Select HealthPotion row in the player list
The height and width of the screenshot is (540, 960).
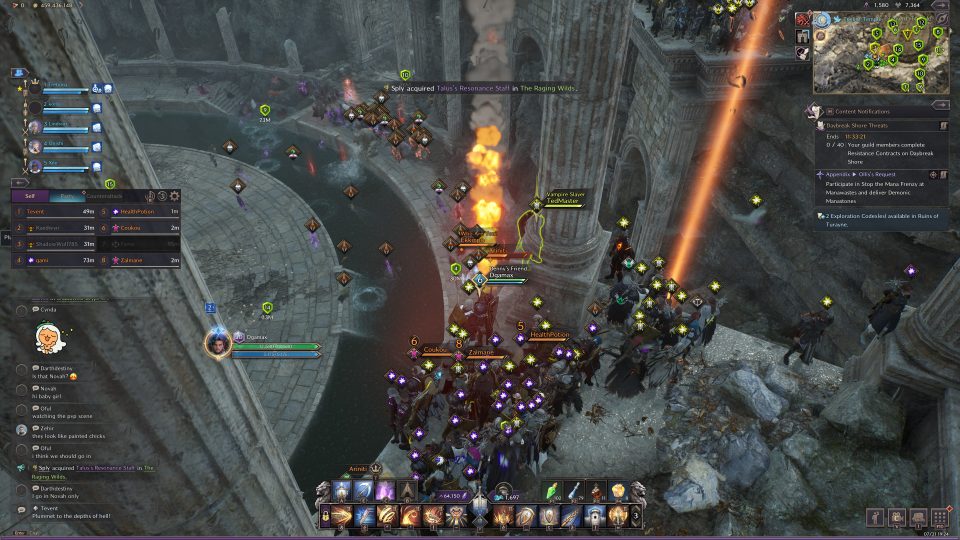[x=140, y=212]
